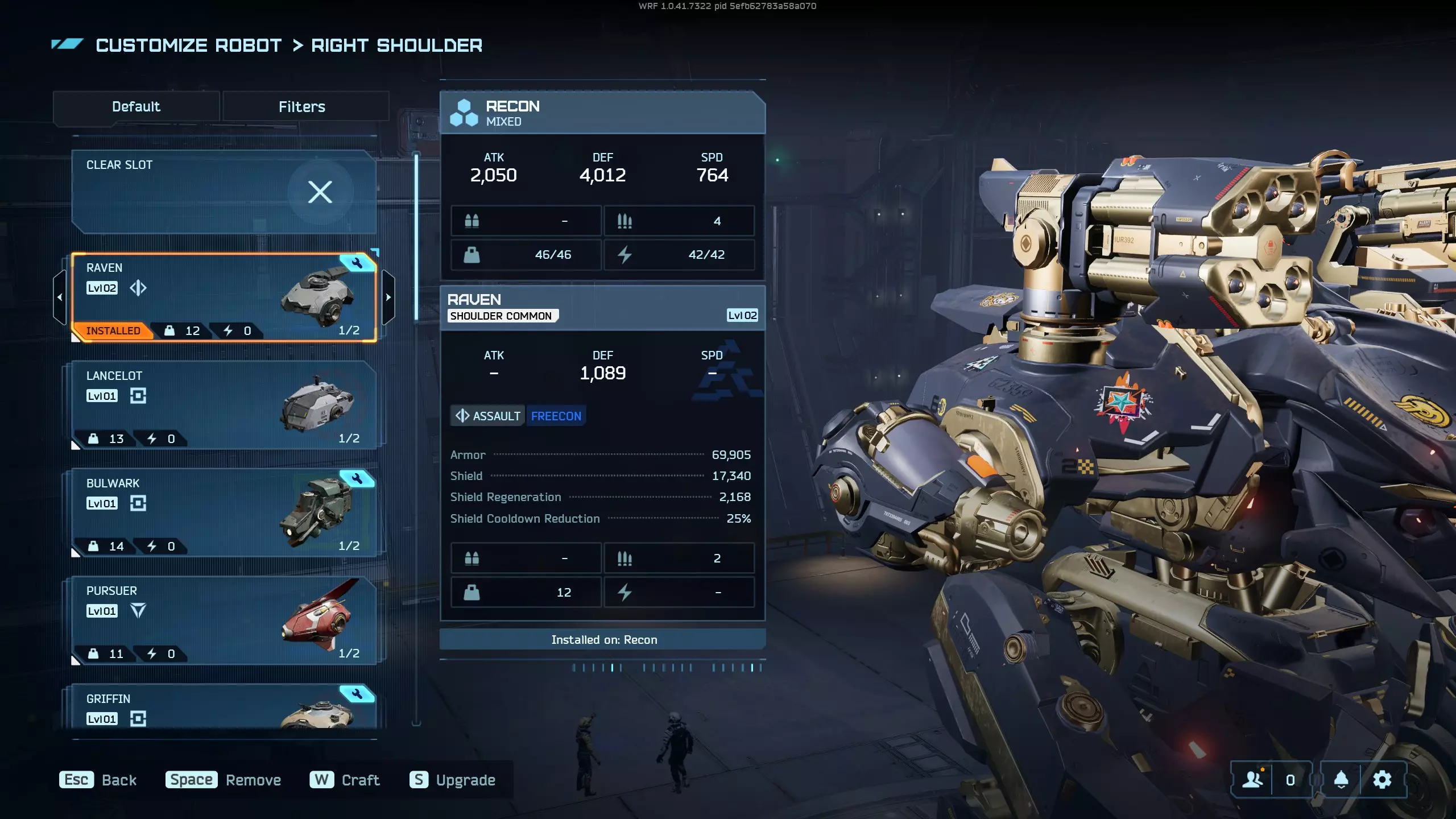This screenshot has width=1456, height=819.
Task: Select the Pursuer shoulder part
Action: pyautogui.click(x=224, y=620)
